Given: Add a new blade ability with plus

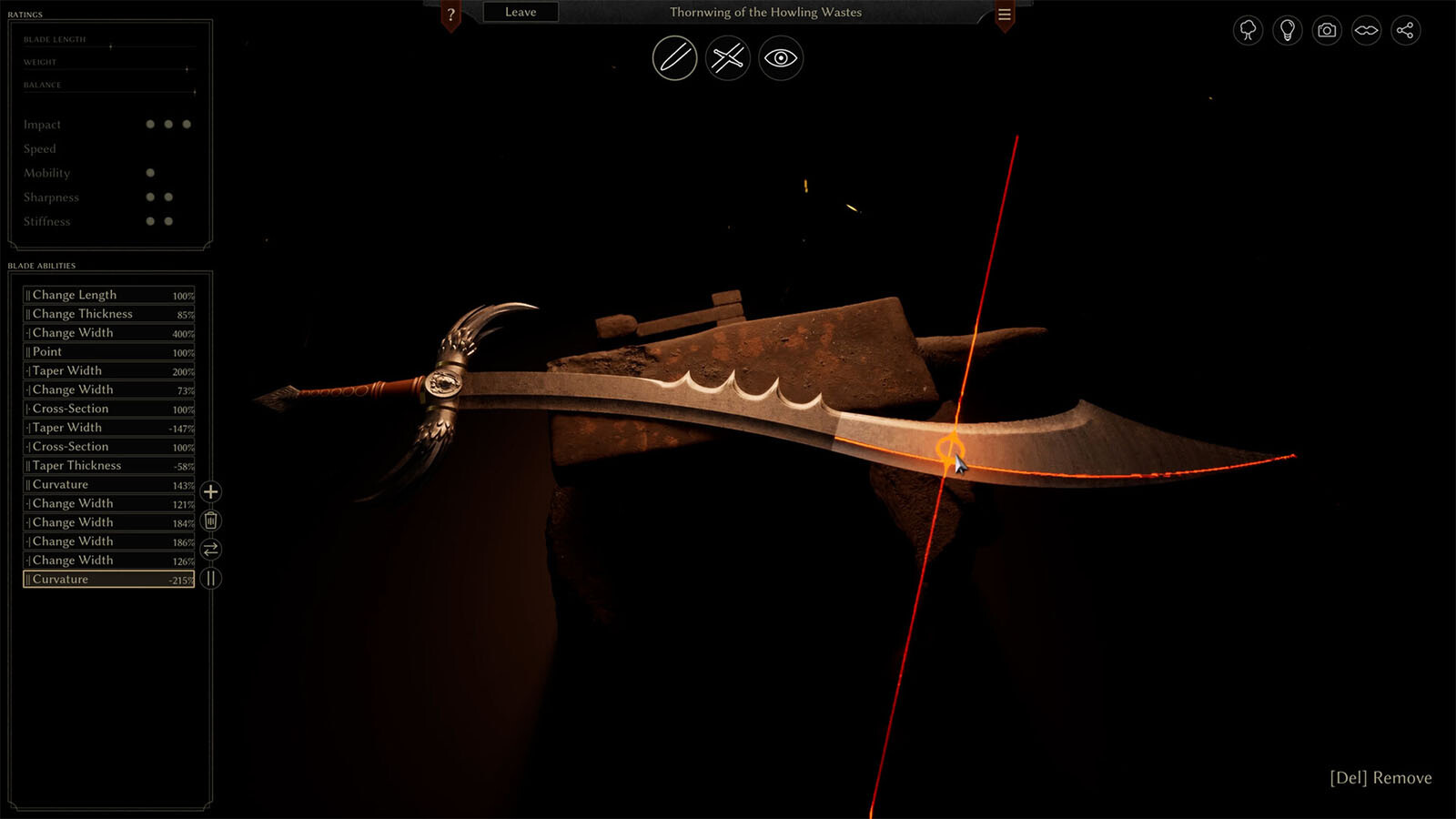Looking at the screenshot, I should click(210, 492).
